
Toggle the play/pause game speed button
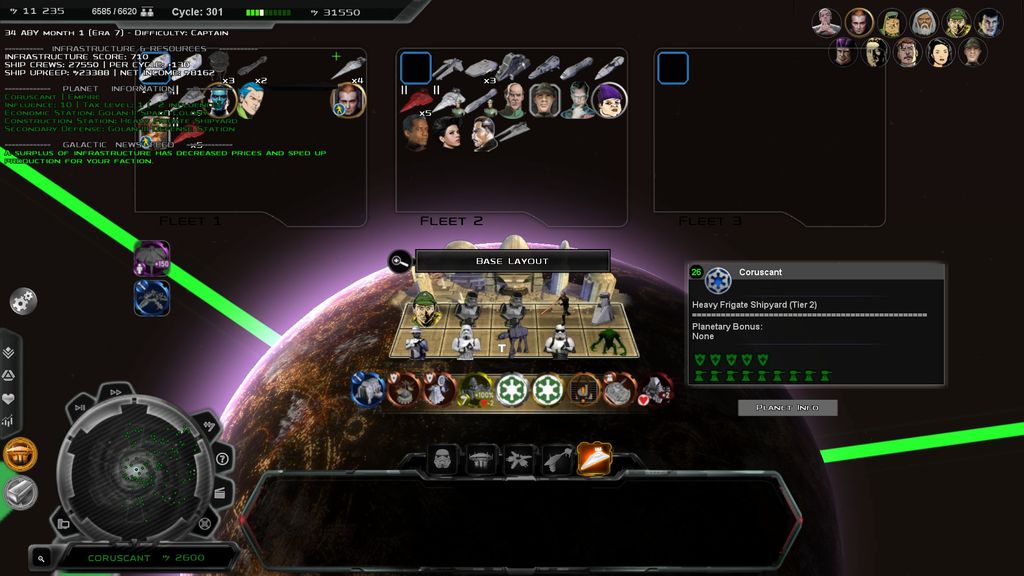coord(80,407)
